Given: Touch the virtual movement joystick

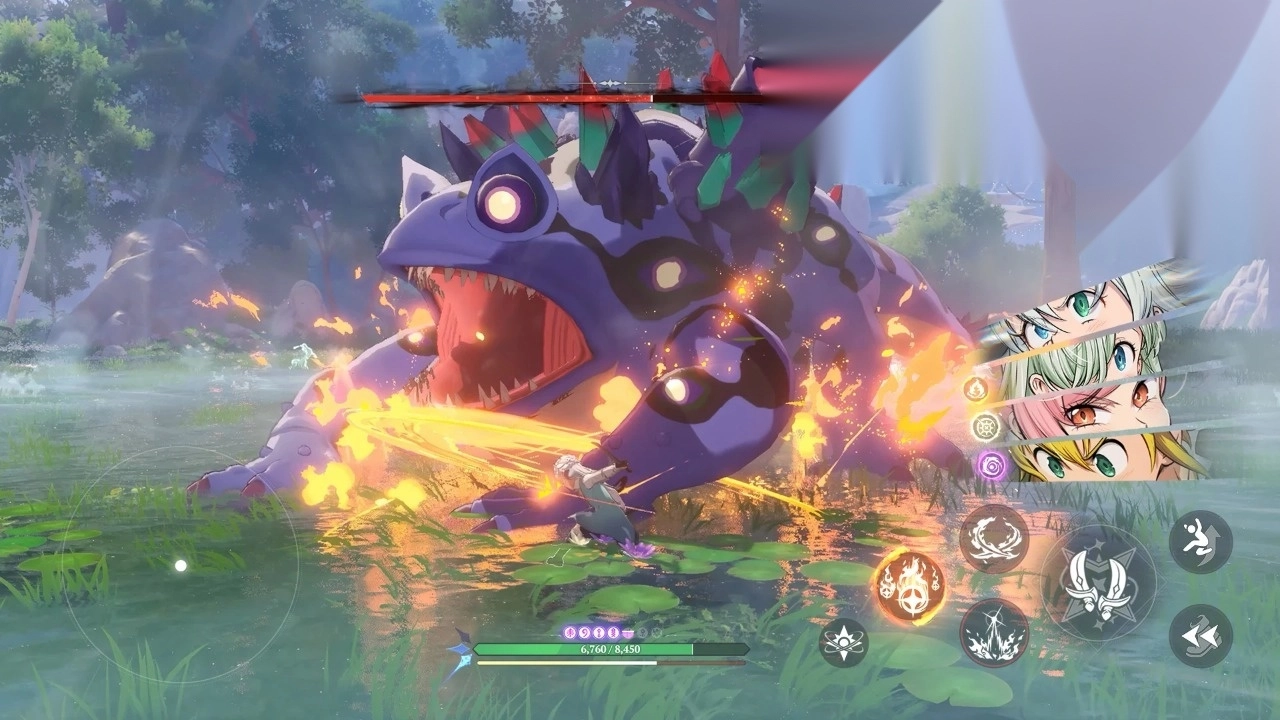Looking at the screenshot, I should pyautogui.click(x=180, y=566).
